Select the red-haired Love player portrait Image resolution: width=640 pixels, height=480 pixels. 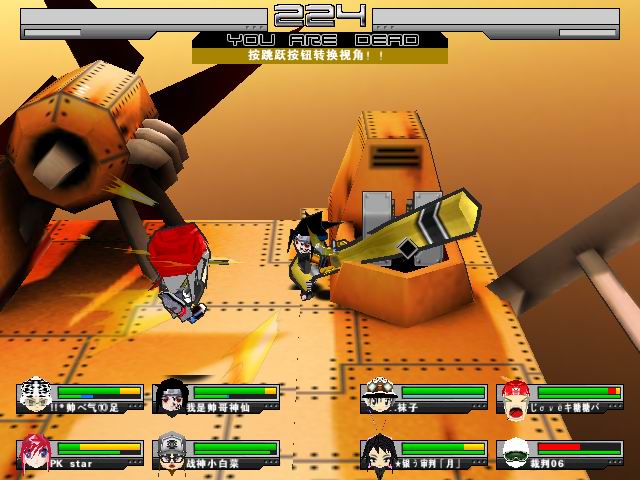coord(515,397)
